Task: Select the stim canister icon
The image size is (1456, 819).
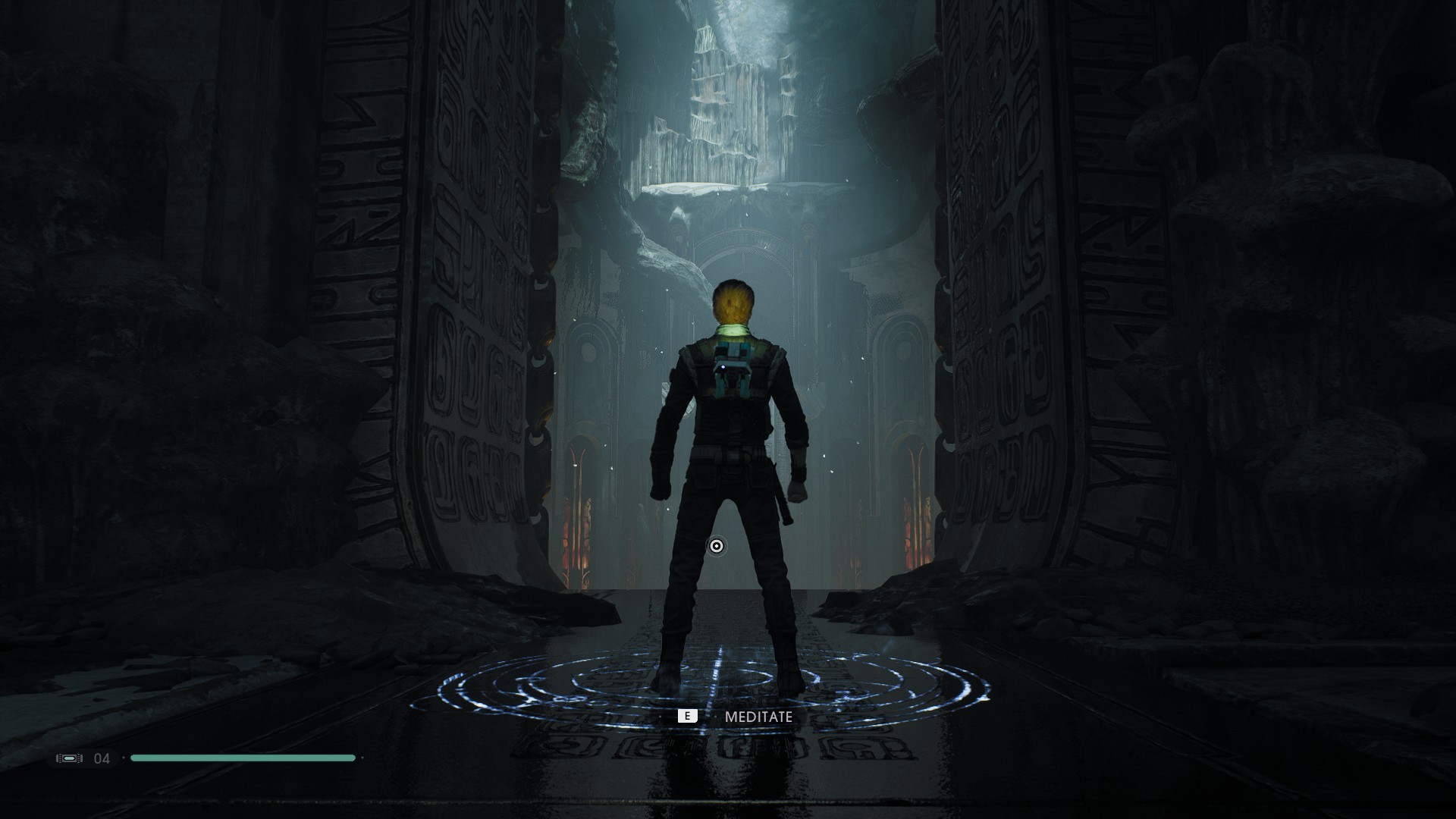Action: (x=69, y=758)
